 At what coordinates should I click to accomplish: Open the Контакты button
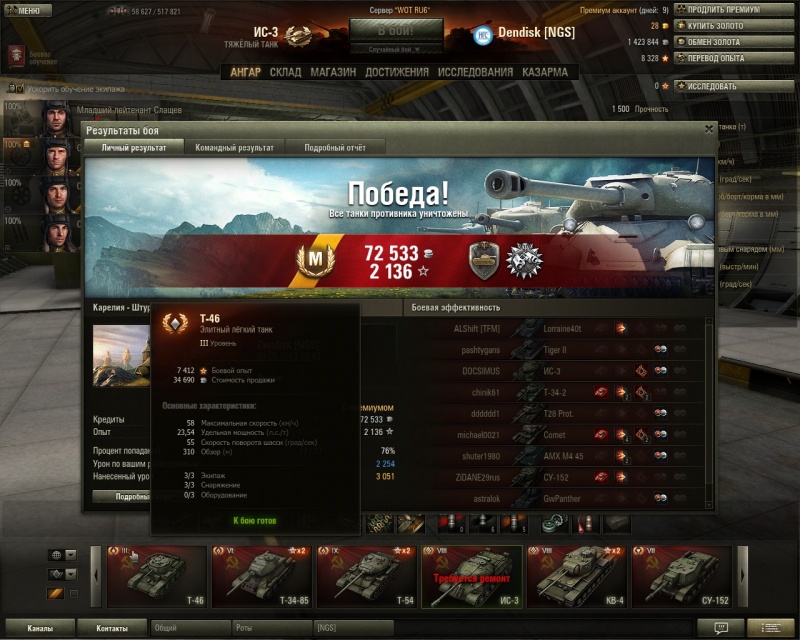(111, 628)
